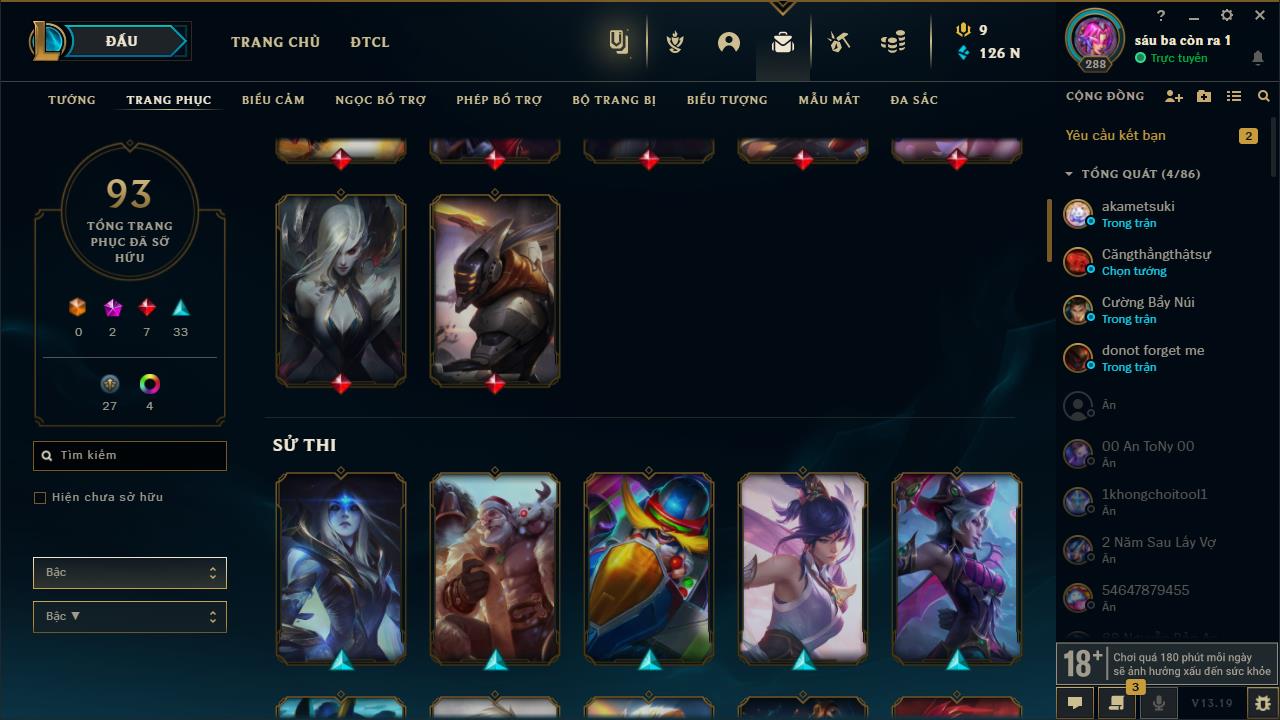Open the Loot briefcase icon
The width and height of the screenshot is (1280, 720).
783,43
